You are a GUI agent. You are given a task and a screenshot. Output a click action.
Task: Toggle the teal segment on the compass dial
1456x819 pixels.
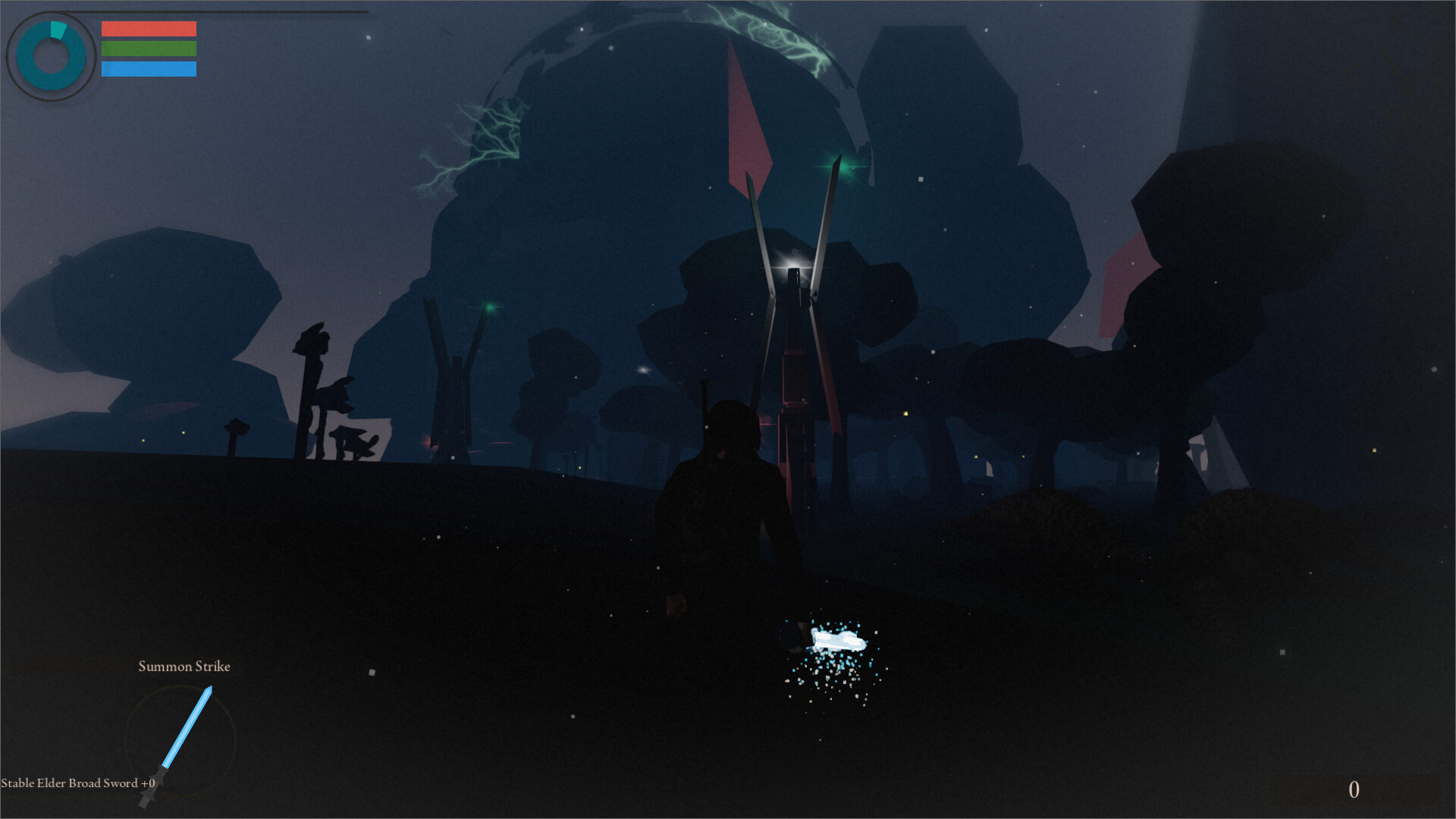tap(57, 30)
